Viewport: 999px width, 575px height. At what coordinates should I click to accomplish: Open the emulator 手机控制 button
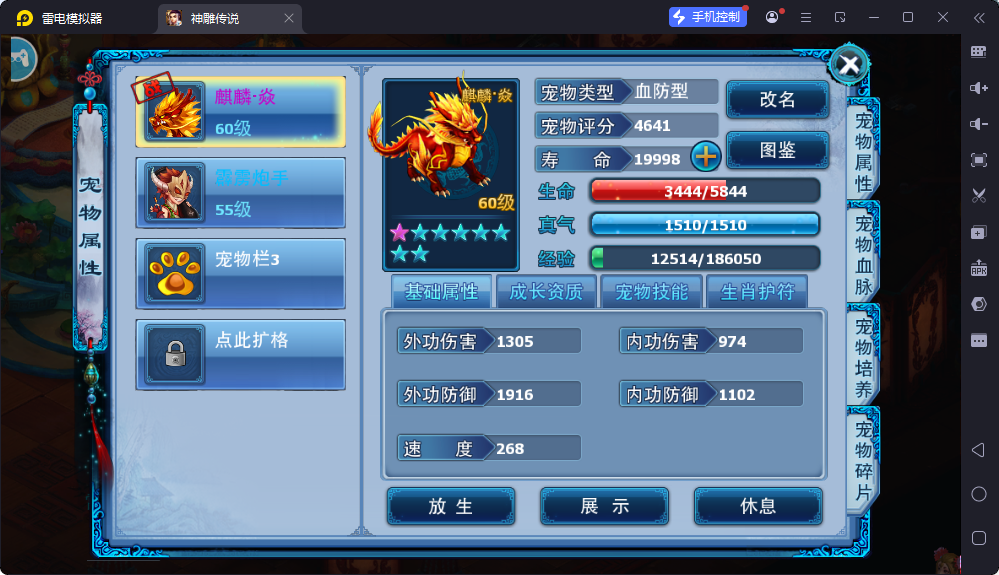(708, 17)
